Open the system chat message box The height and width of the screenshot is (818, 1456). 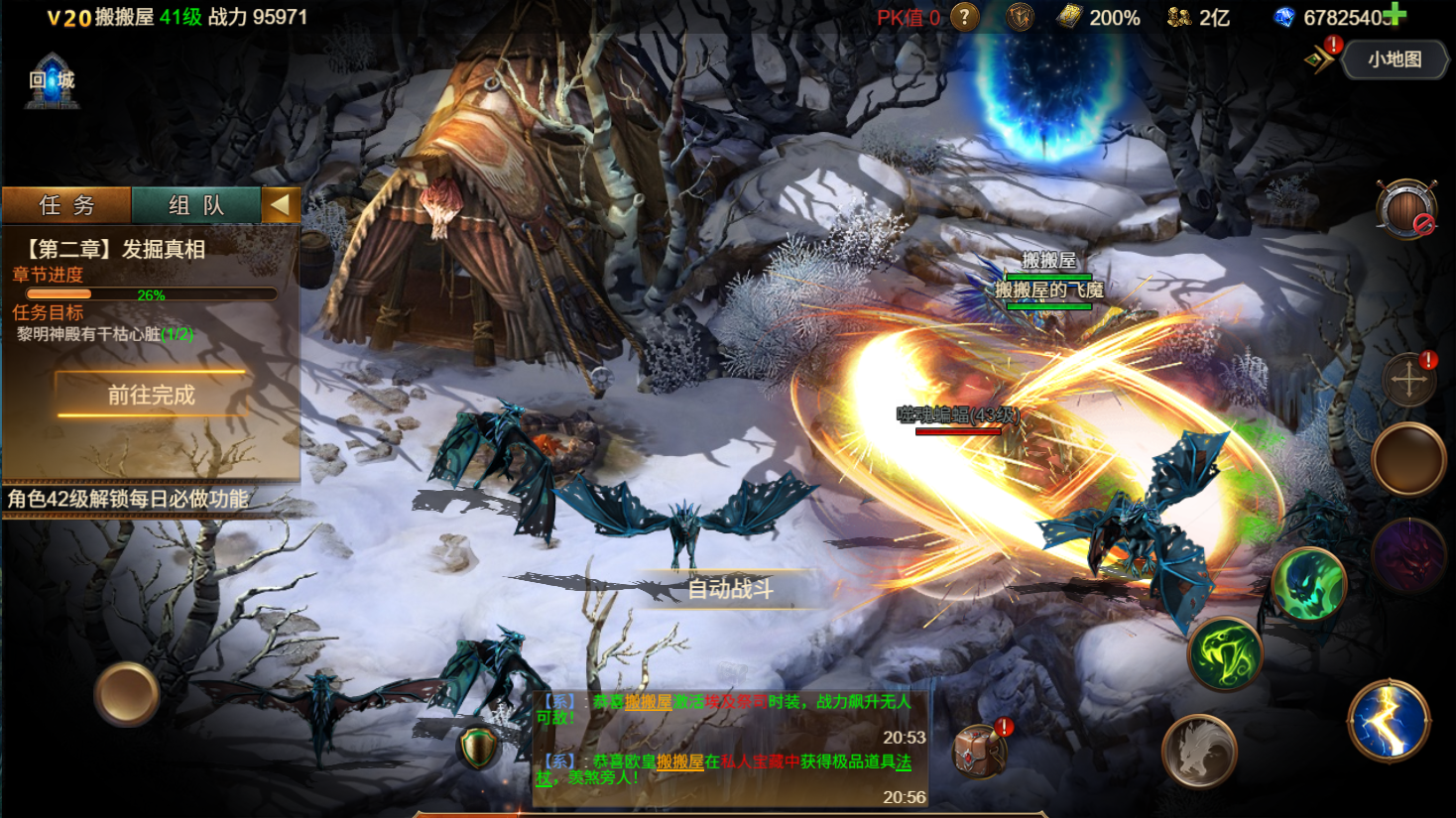coord(730,749)
